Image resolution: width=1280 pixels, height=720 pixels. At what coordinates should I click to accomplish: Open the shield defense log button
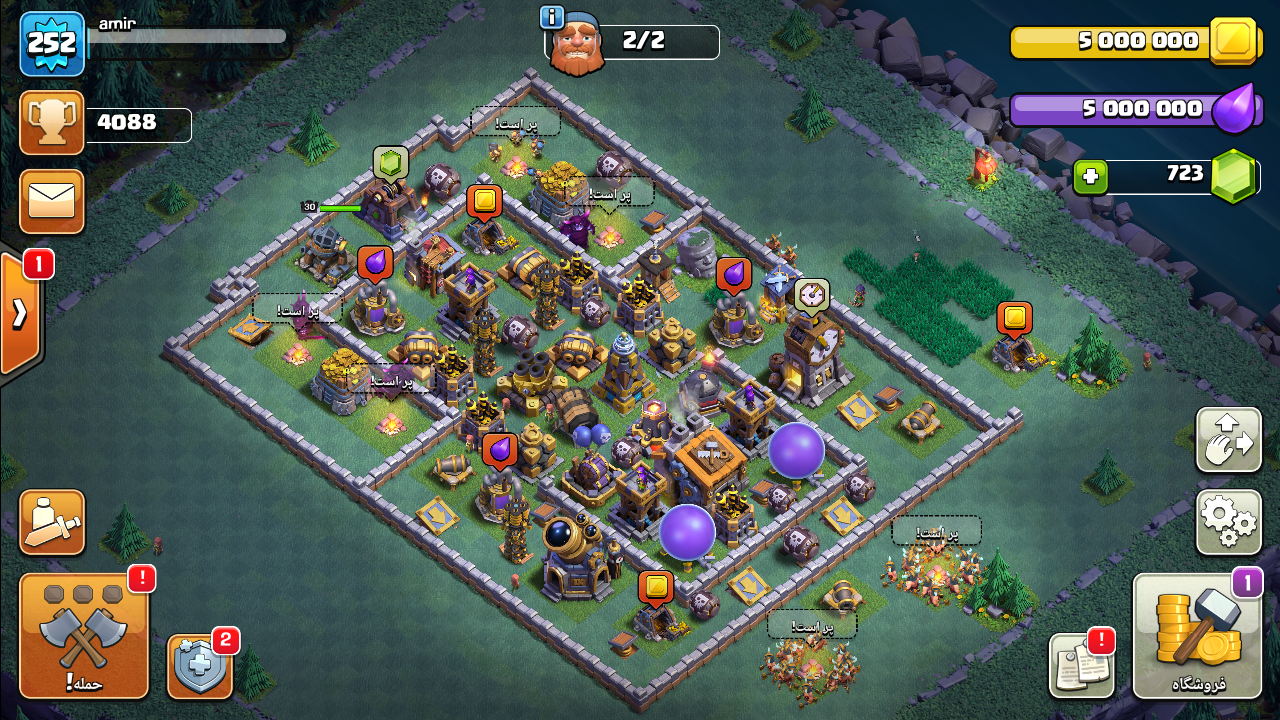pos(199,666)
